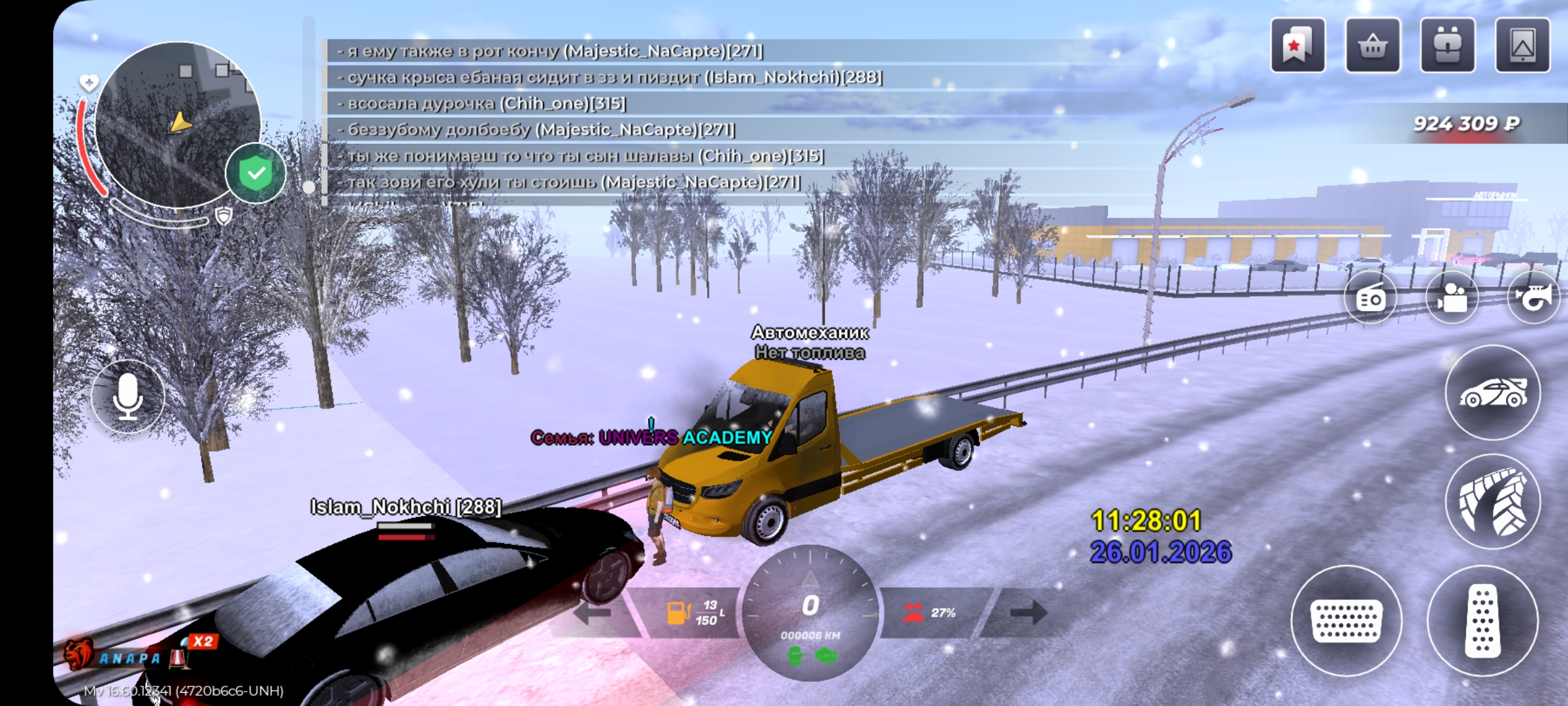Activate the right turn signal arrow
1568x706 pixels.
click(x=1028, y=613)
